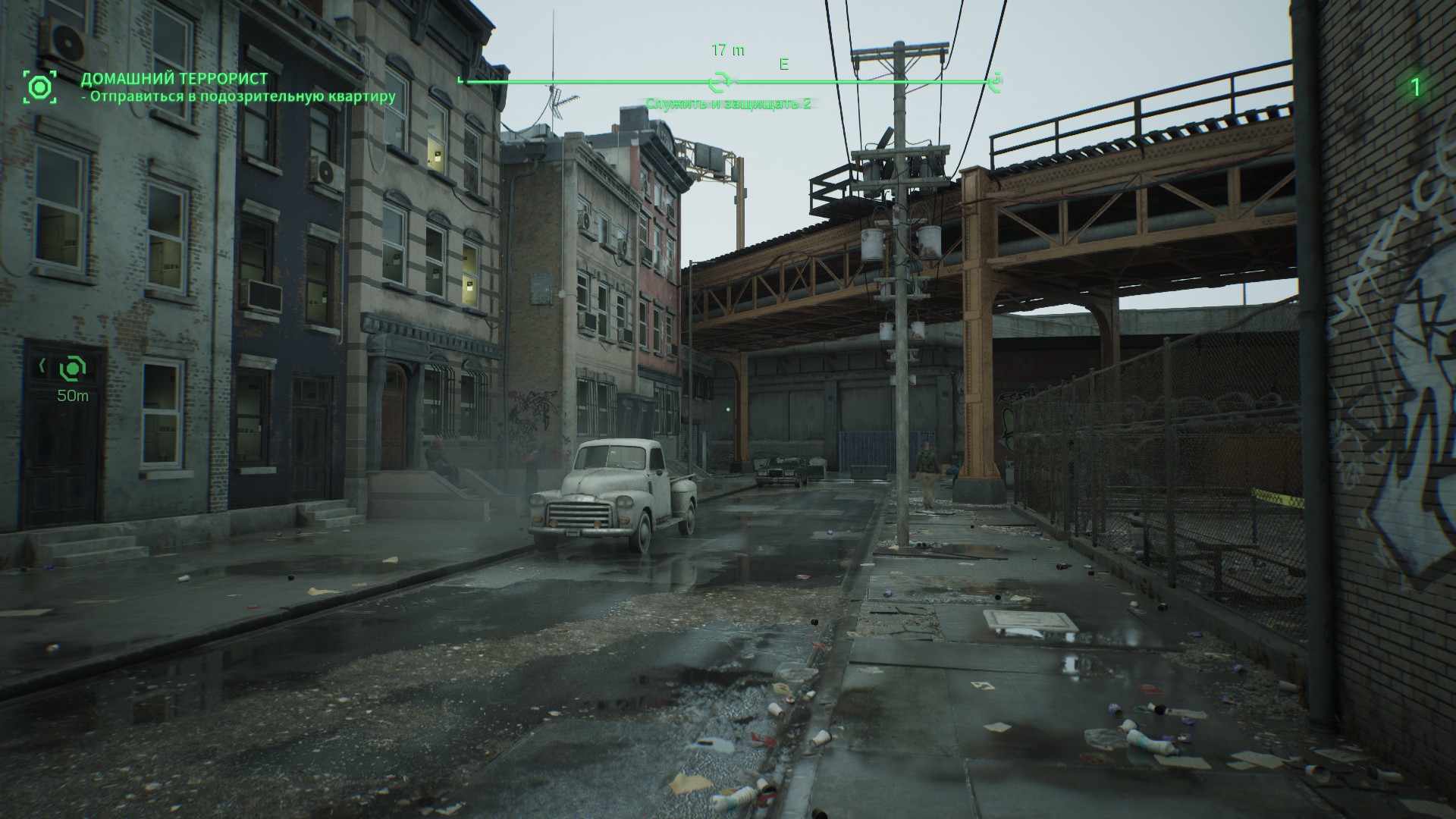Image resolution: width=1456 pixels, height=819 pixels.
Task: Click the mission tracker icon beside ДОМАШНИЙ ТЕРРОРИСТ
Action: 39,87
